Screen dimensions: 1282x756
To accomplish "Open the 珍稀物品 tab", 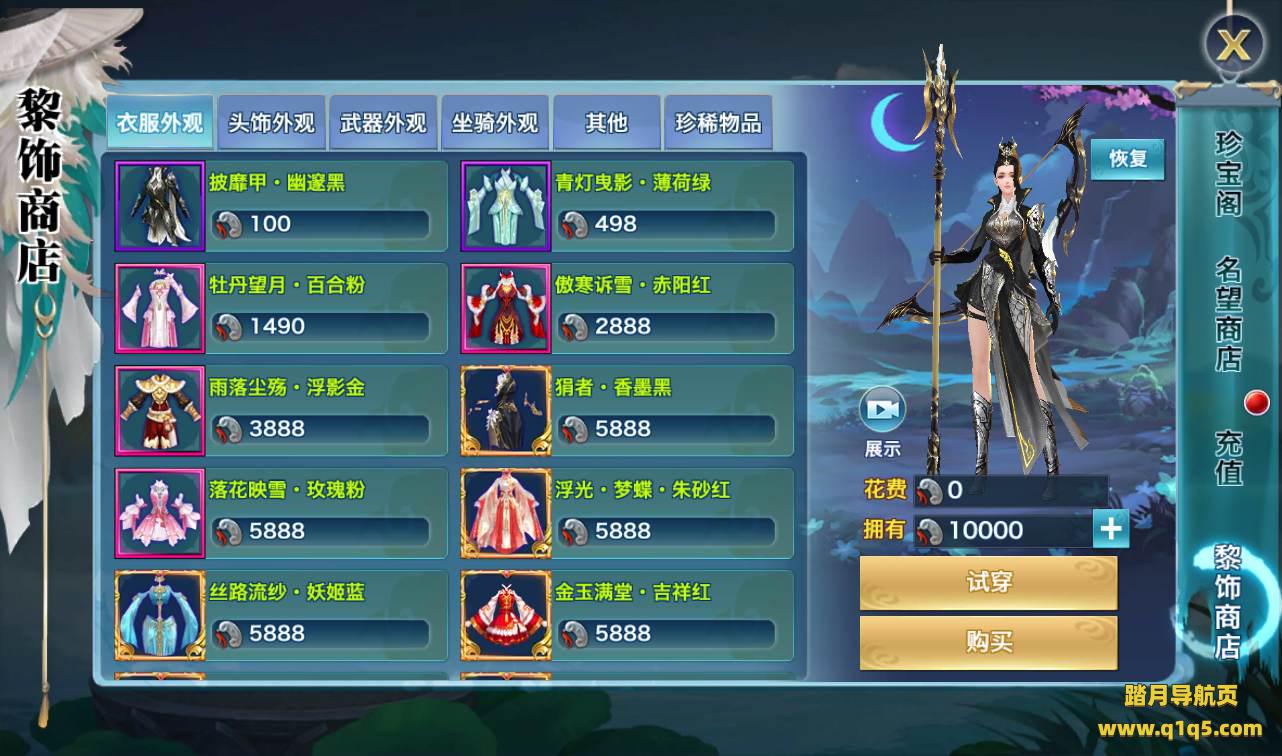I will 718,123.
